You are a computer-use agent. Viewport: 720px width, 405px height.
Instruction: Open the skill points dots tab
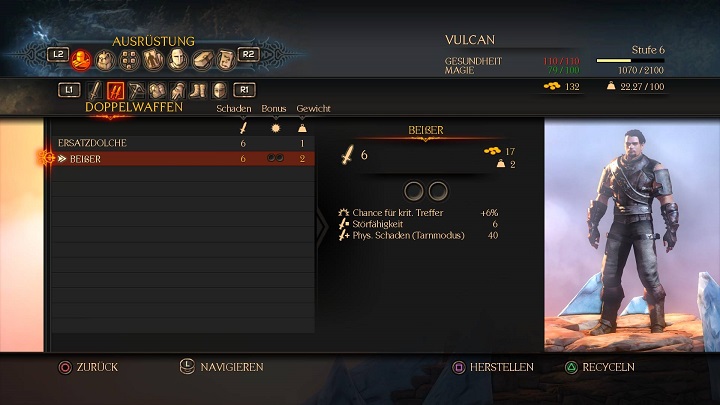129,61
